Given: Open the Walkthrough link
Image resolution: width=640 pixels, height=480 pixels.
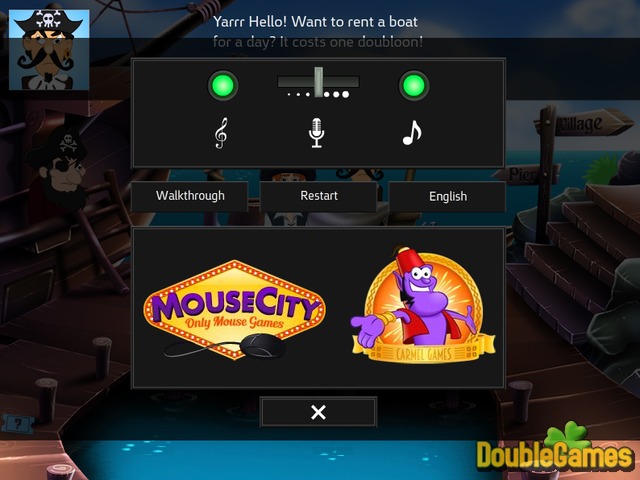Looking at the screenshot, I should [190, 196].
